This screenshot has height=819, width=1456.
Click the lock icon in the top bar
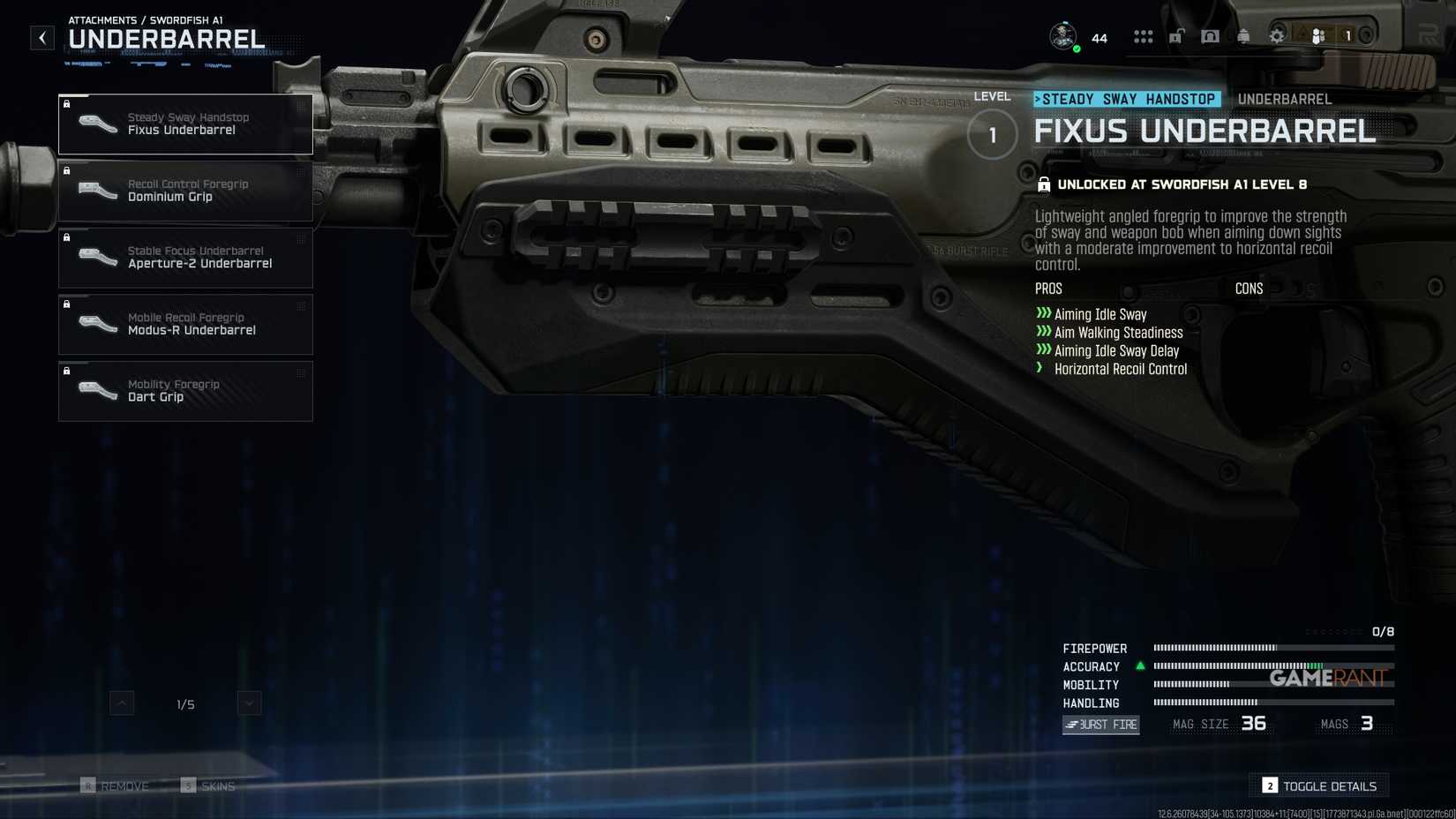click(1176, 36)
